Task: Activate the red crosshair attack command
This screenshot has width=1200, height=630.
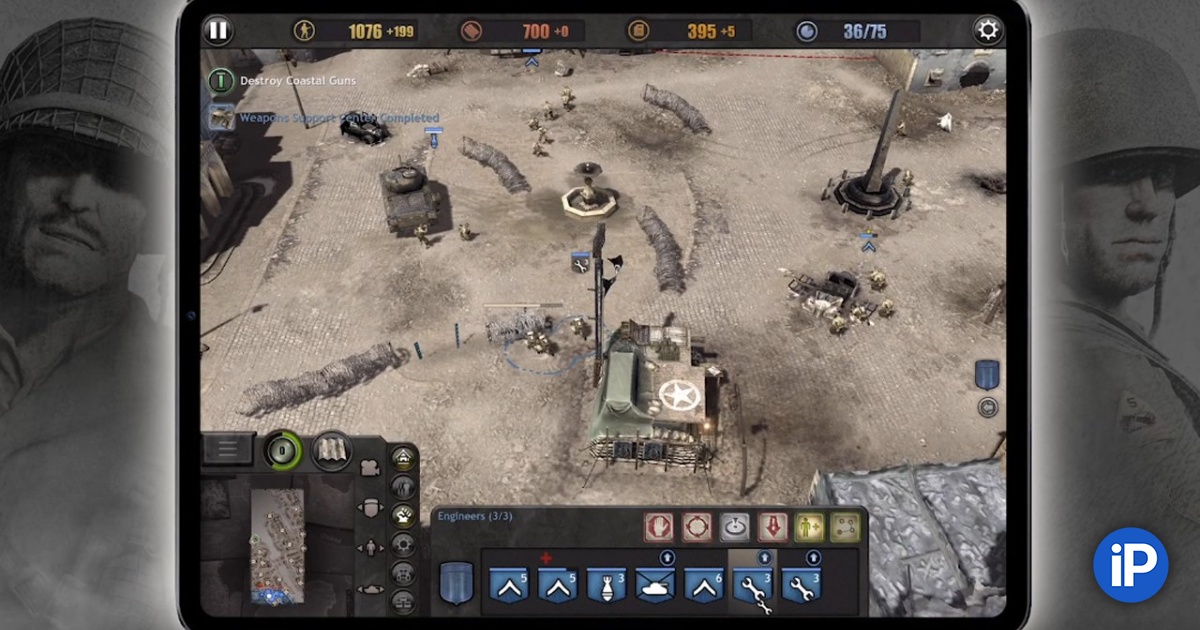Action: point(696,526)
